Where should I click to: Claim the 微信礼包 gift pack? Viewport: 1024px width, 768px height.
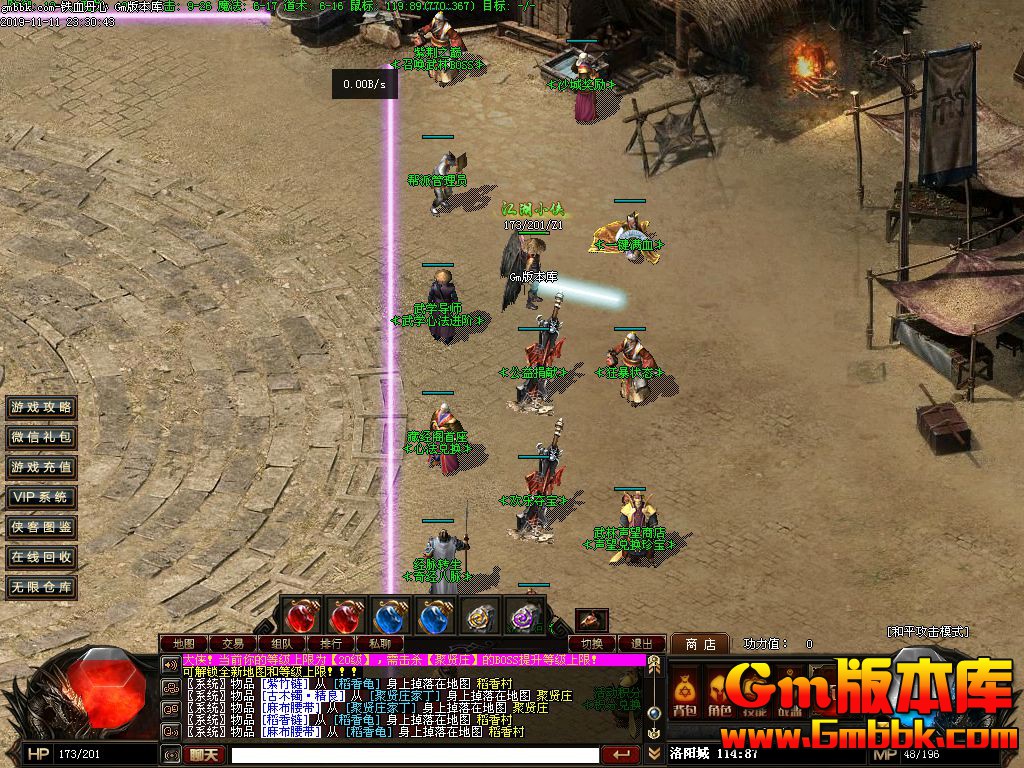(41, 437)
